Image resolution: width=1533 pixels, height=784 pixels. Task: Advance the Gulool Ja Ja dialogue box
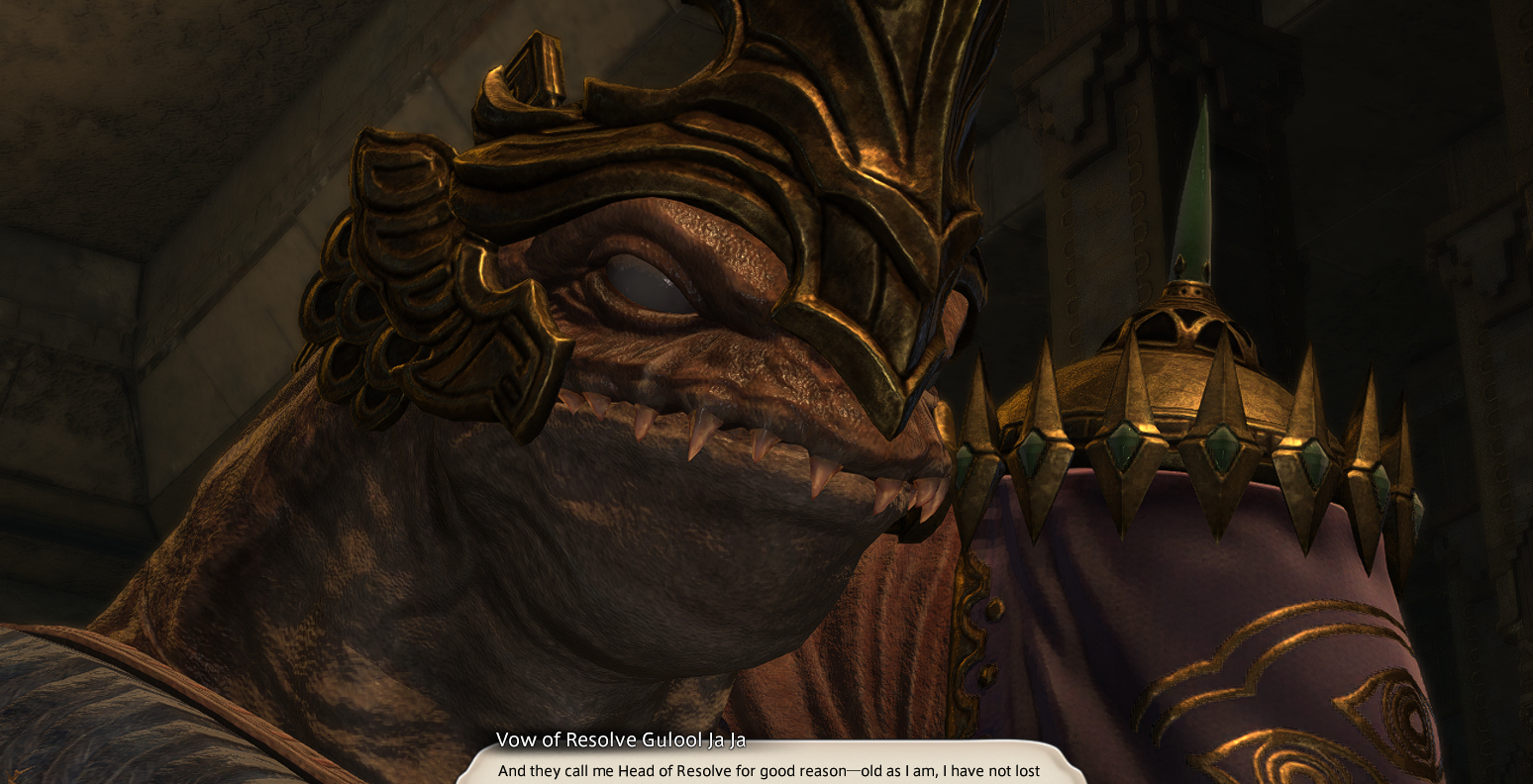[767, 768]
